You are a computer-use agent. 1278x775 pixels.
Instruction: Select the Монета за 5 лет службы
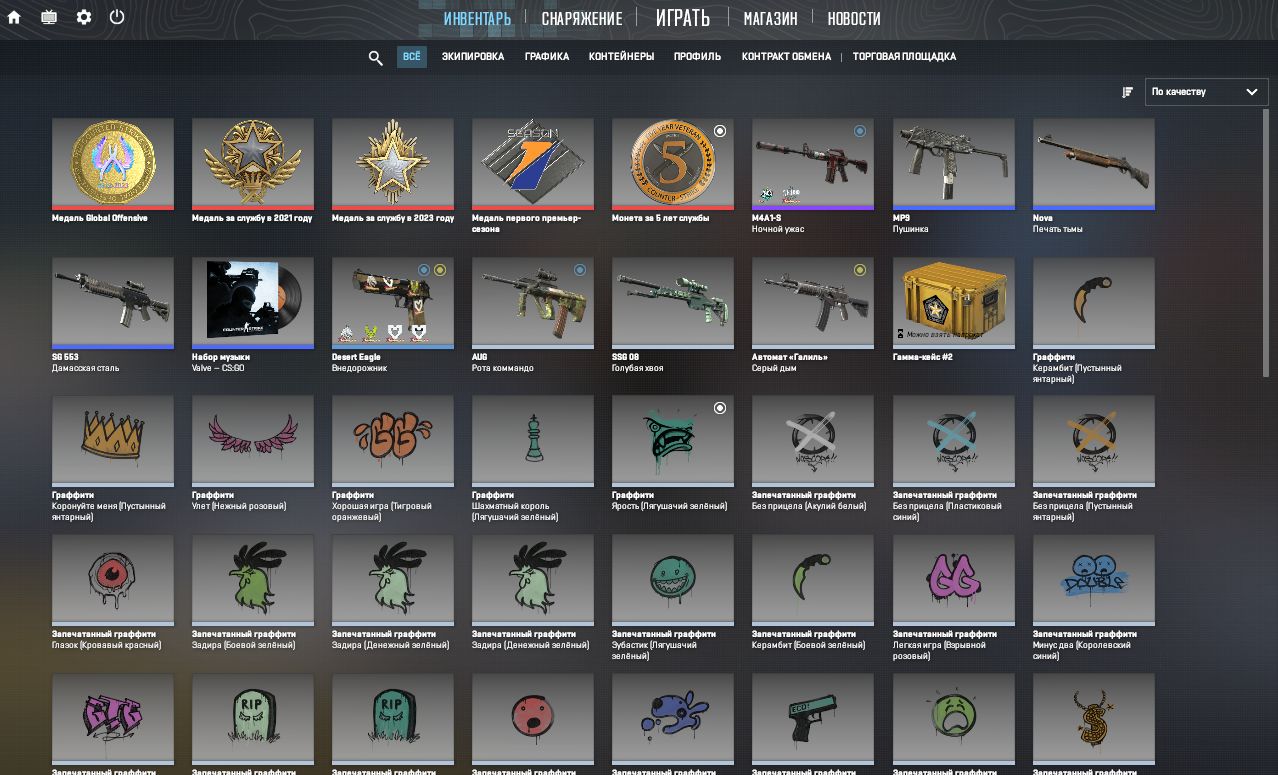point(673,164)
